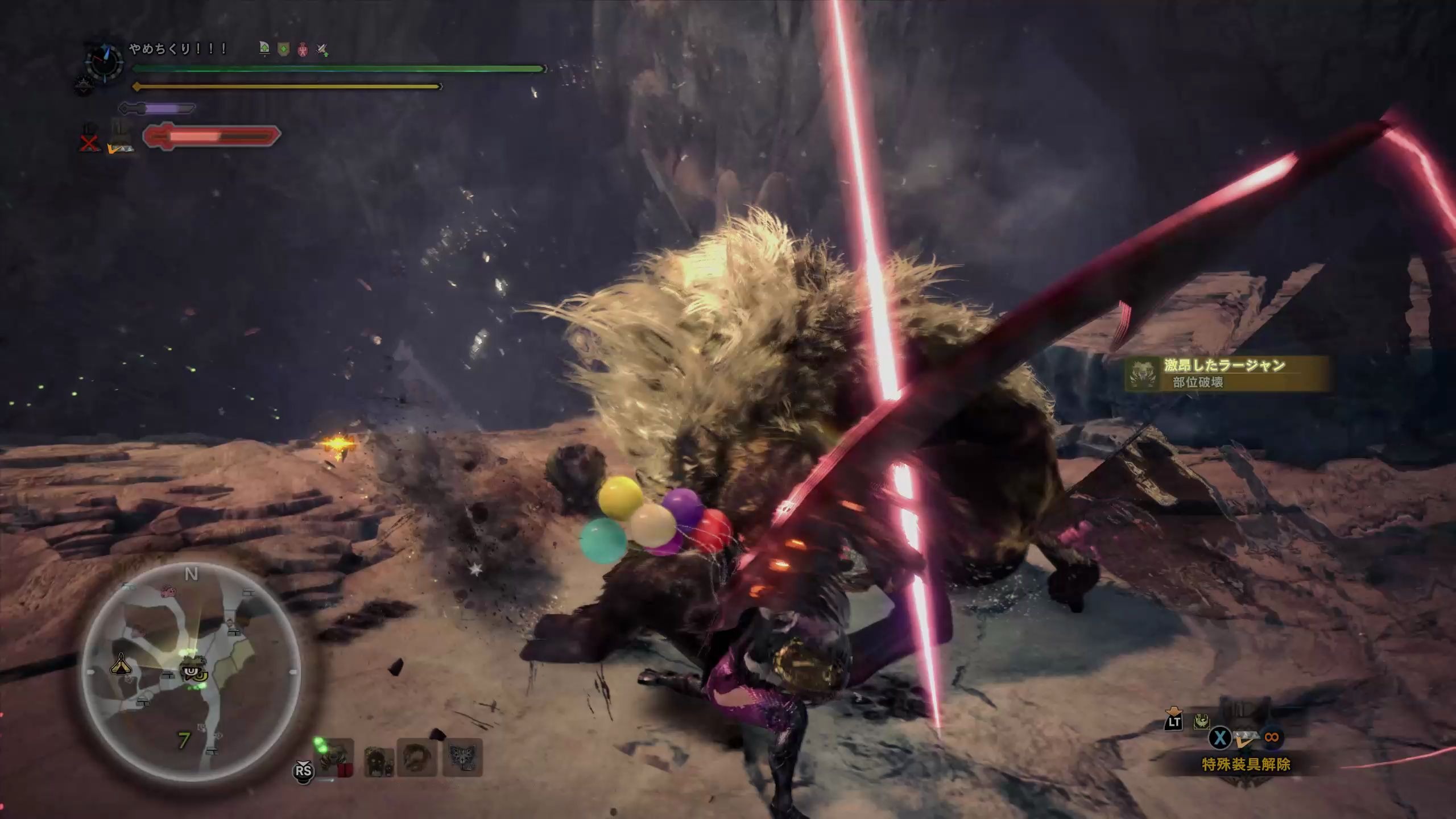Image resolution: width=1456 pixels, height=819 pixels.
Task: Click the quest timer clock icon
Action: click(x=104, y=61)
